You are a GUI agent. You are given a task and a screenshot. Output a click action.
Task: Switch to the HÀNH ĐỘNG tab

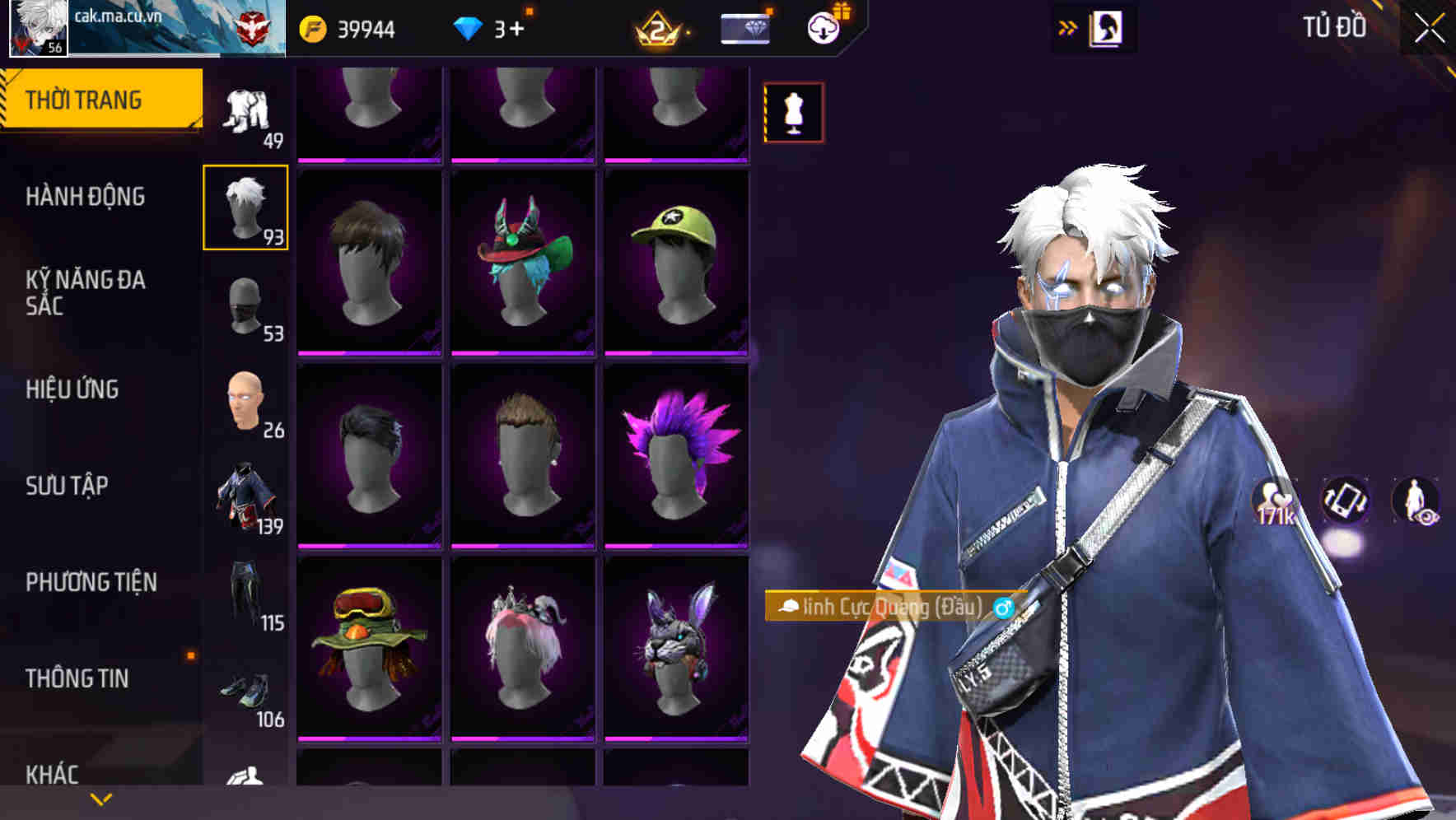(x=87, y=198)
